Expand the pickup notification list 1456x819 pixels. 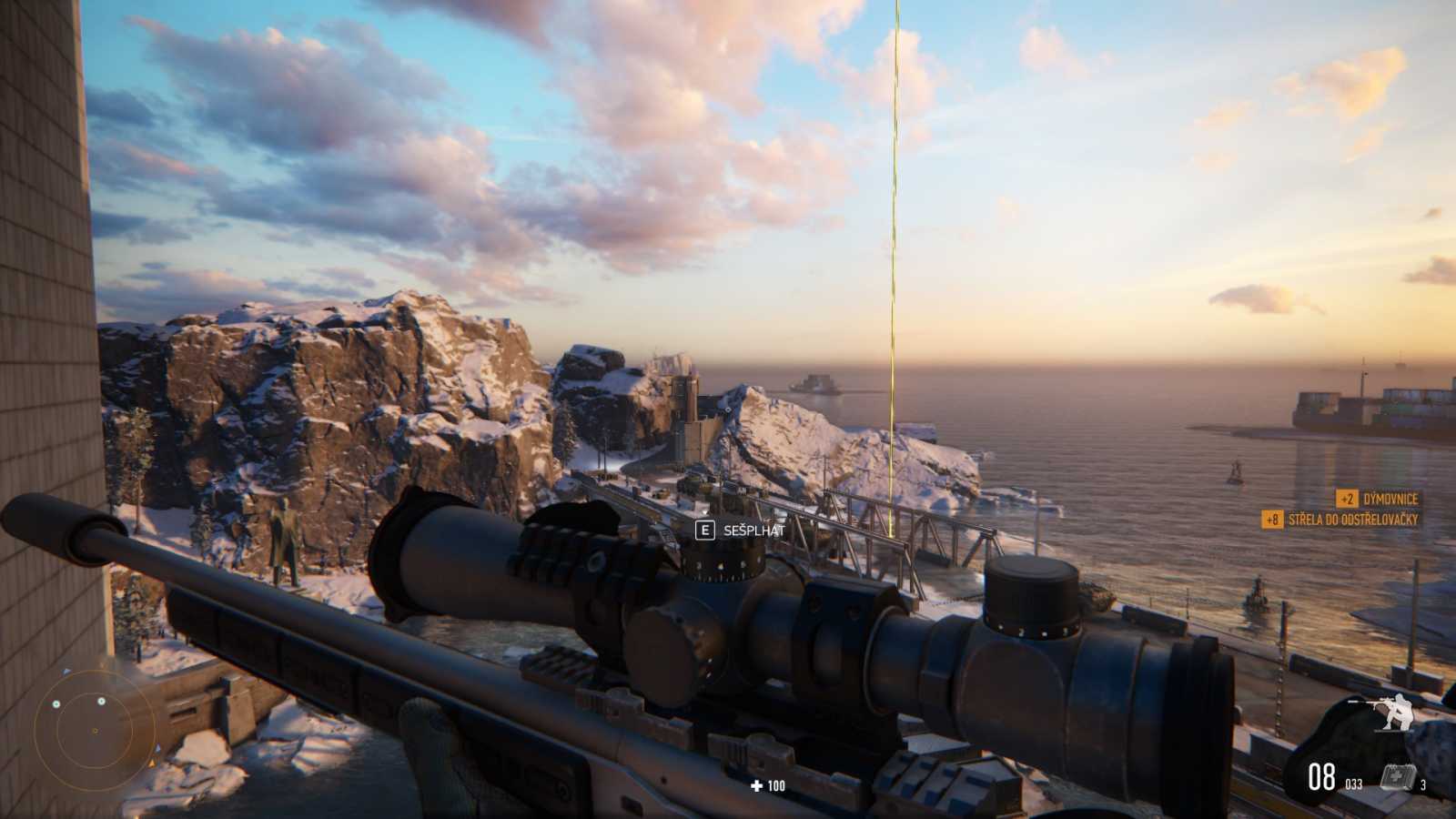tap(1356, 510)
